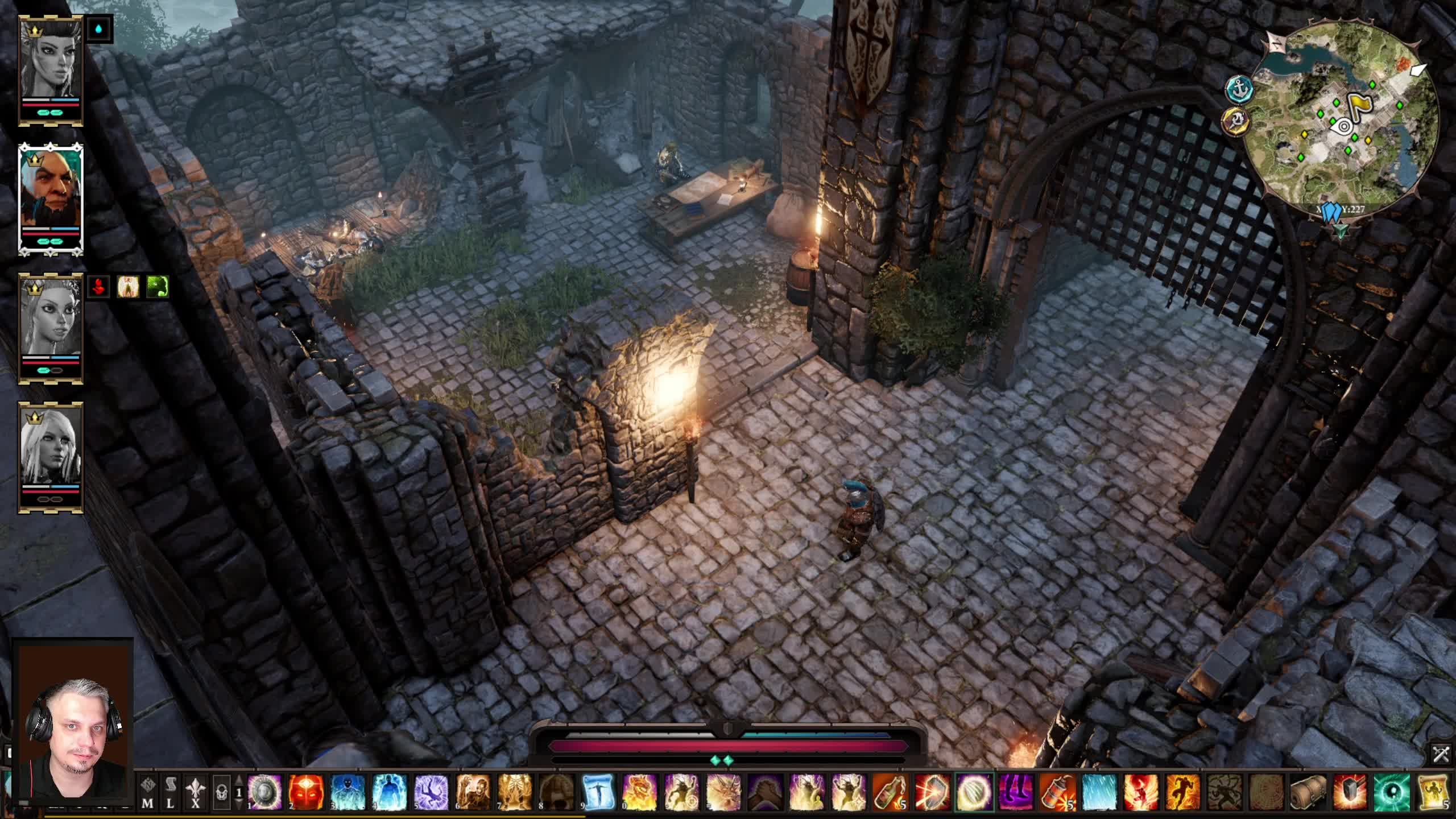Image resolution: width=1456 pixels, height=819 pixels.
Task: Use the bedroll item in hotbar
Action: click(1308, 793)
